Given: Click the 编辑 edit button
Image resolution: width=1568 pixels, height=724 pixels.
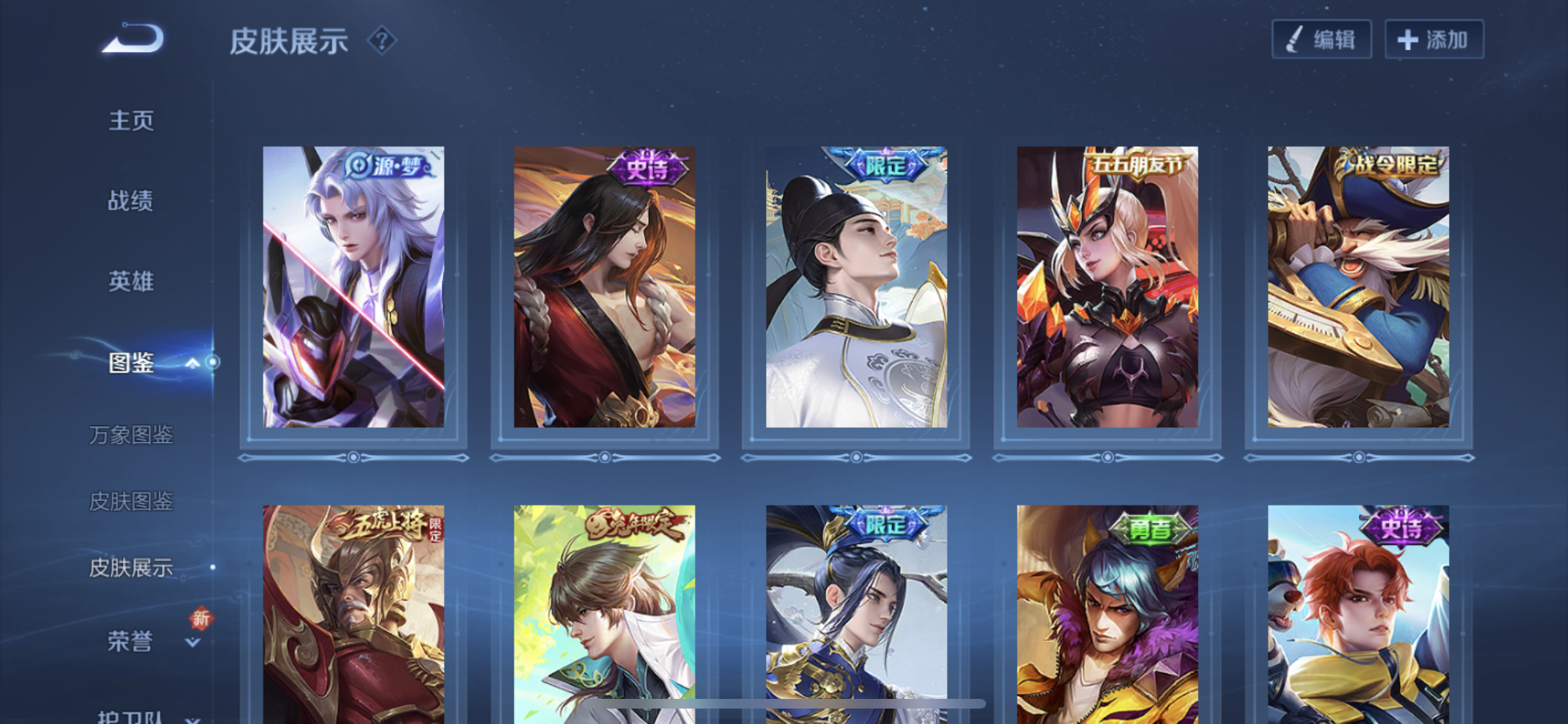Looking at the screenshot, I should [x=1321, y=40].
